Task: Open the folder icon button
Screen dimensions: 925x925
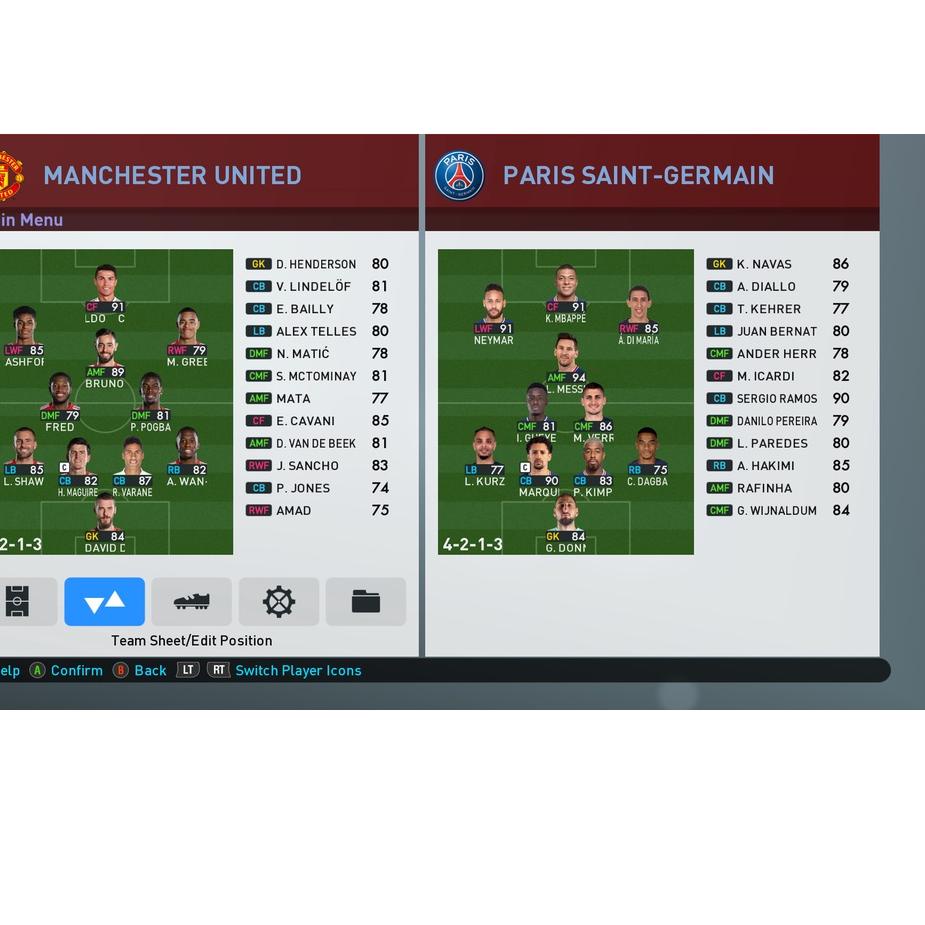Action: tap(365, 601)
